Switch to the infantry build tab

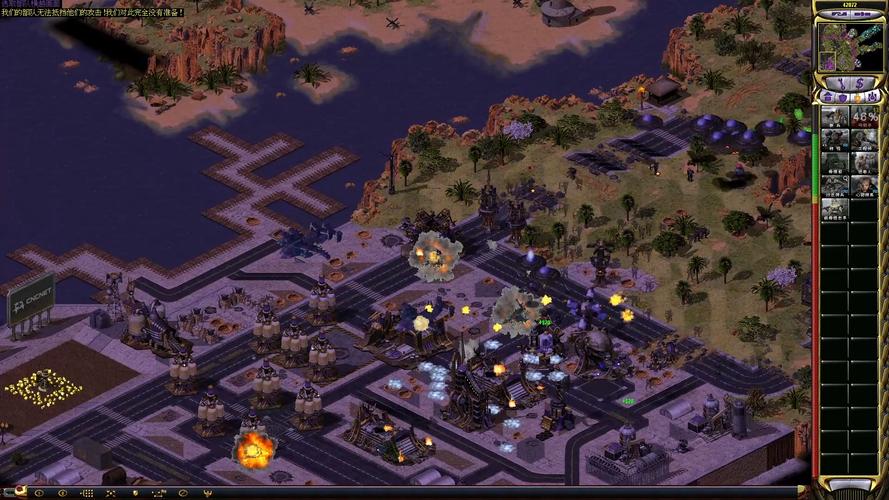pos(855,97)
